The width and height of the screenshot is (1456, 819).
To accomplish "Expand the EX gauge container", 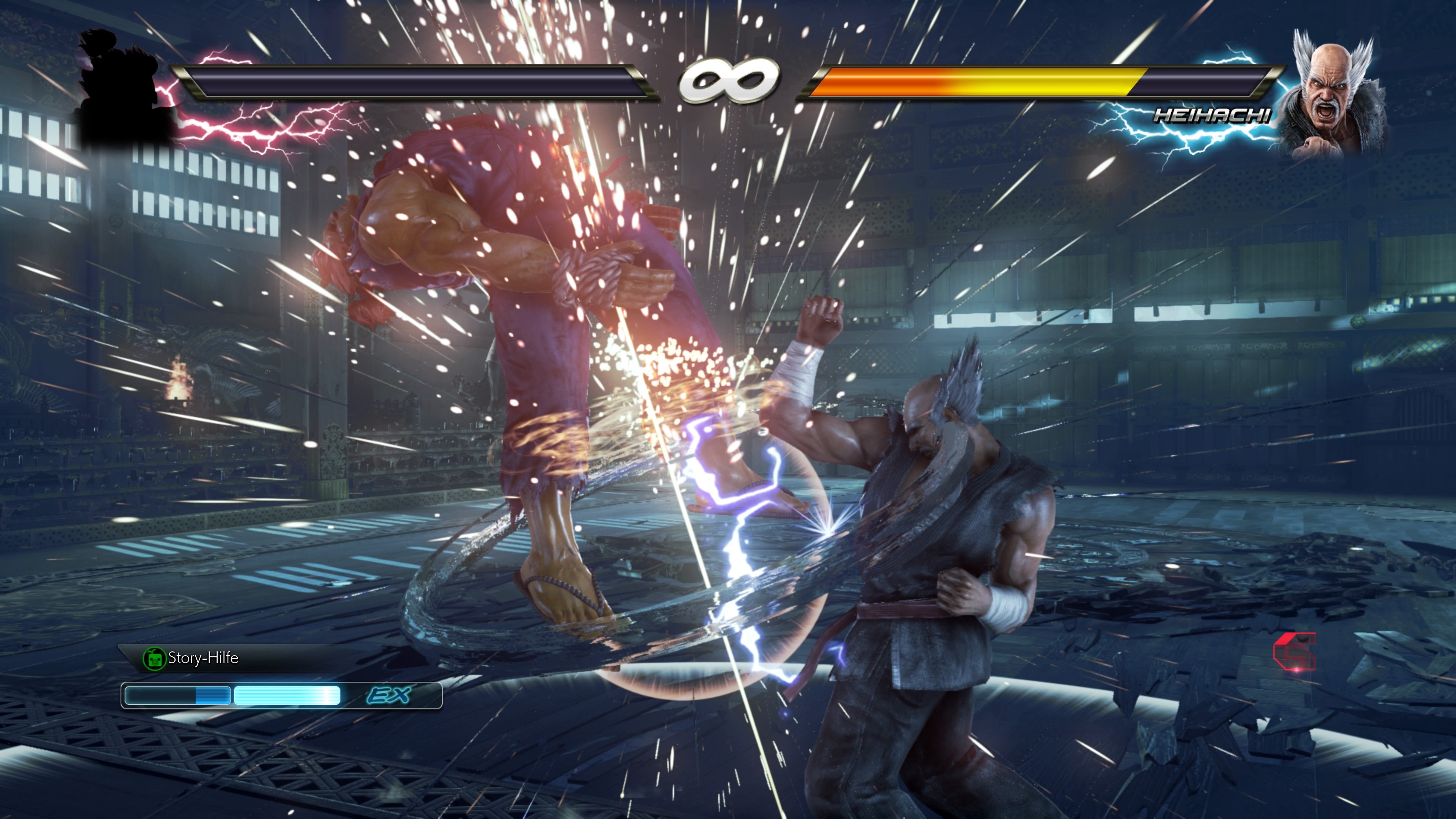I will point(282,698).
